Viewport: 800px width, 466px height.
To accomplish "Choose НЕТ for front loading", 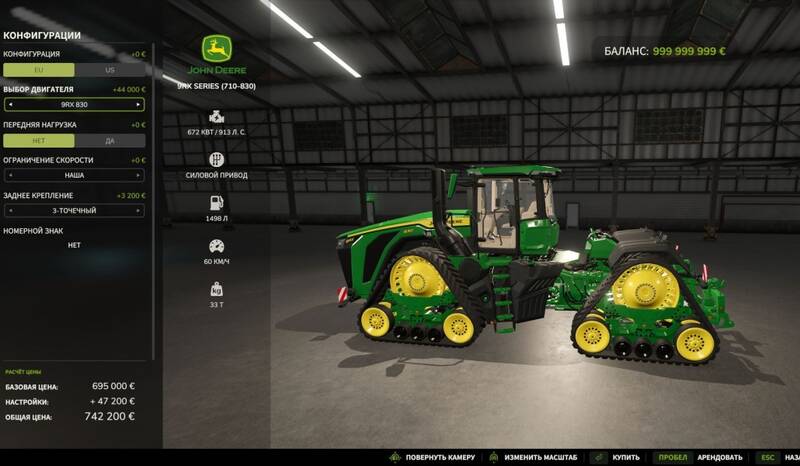I will (x=38, y=141).
